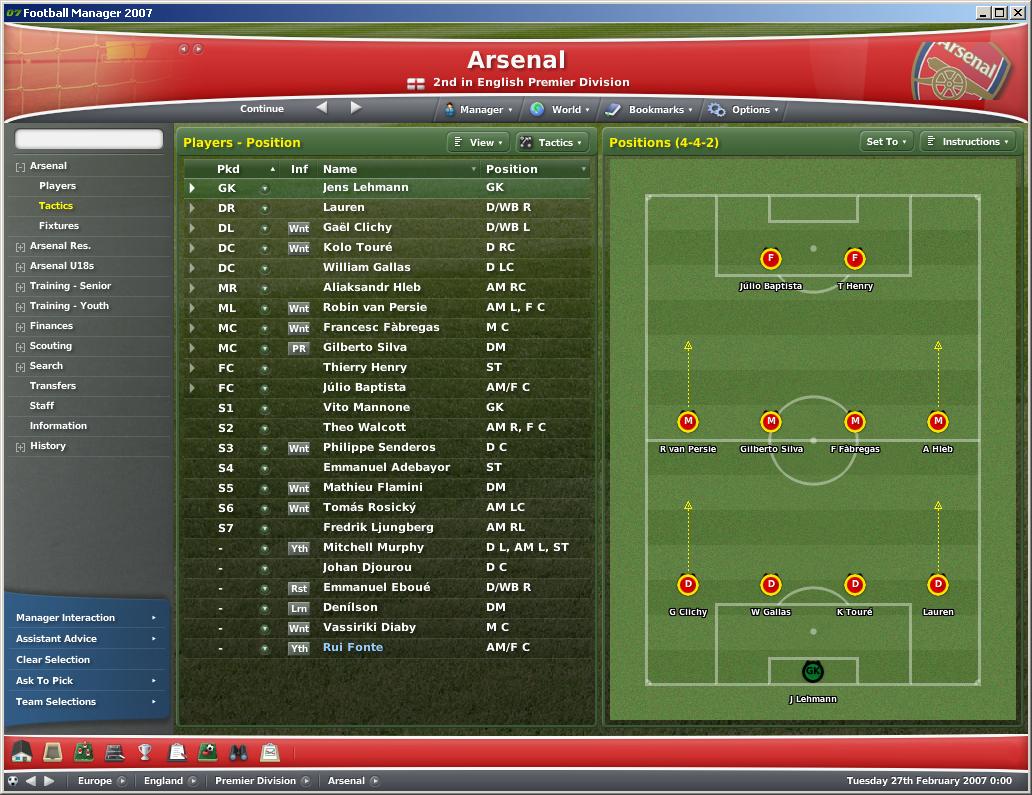Select J Lehmann goalkeeper marker on pitch

pyautogui.click(x=812, y=672)
